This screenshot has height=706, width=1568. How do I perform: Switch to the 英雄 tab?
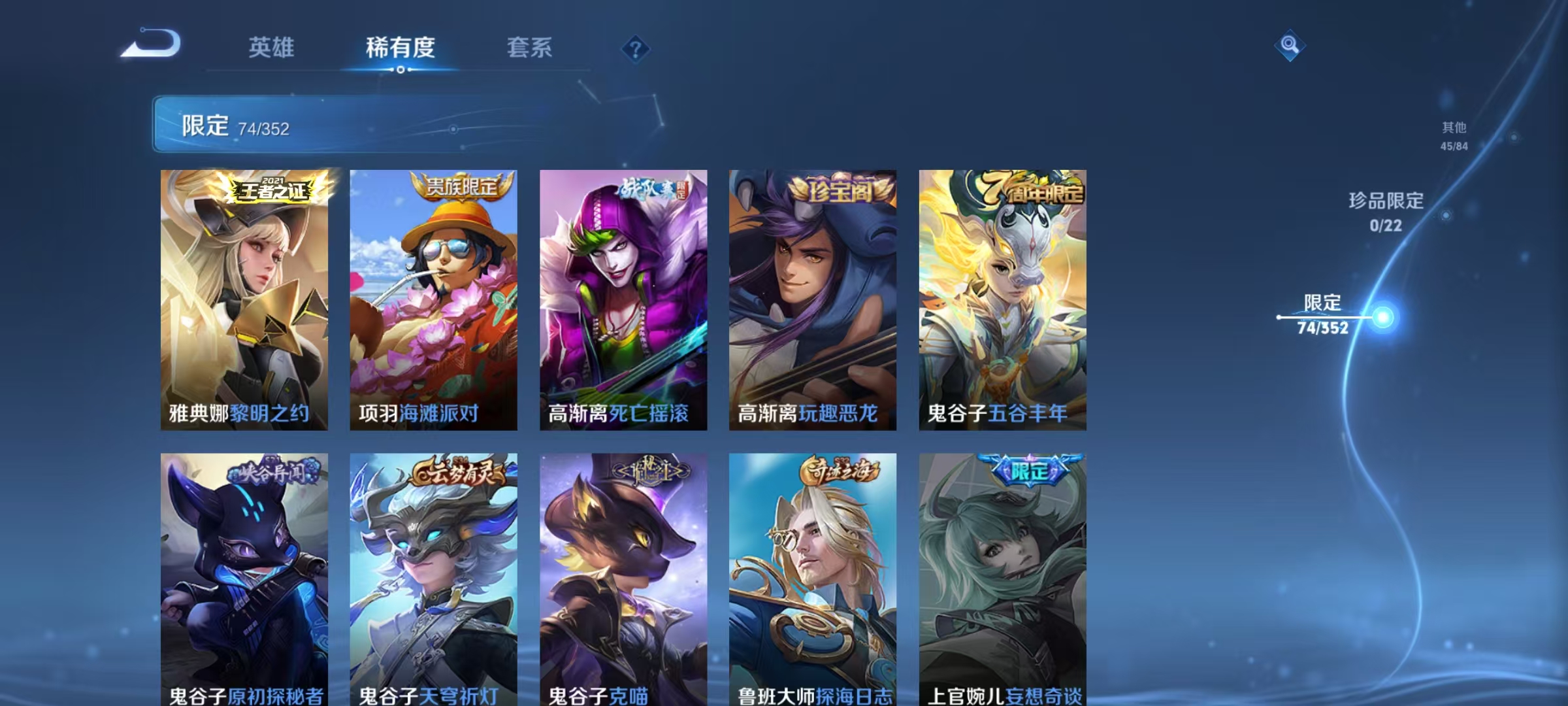tap(272, 48)
